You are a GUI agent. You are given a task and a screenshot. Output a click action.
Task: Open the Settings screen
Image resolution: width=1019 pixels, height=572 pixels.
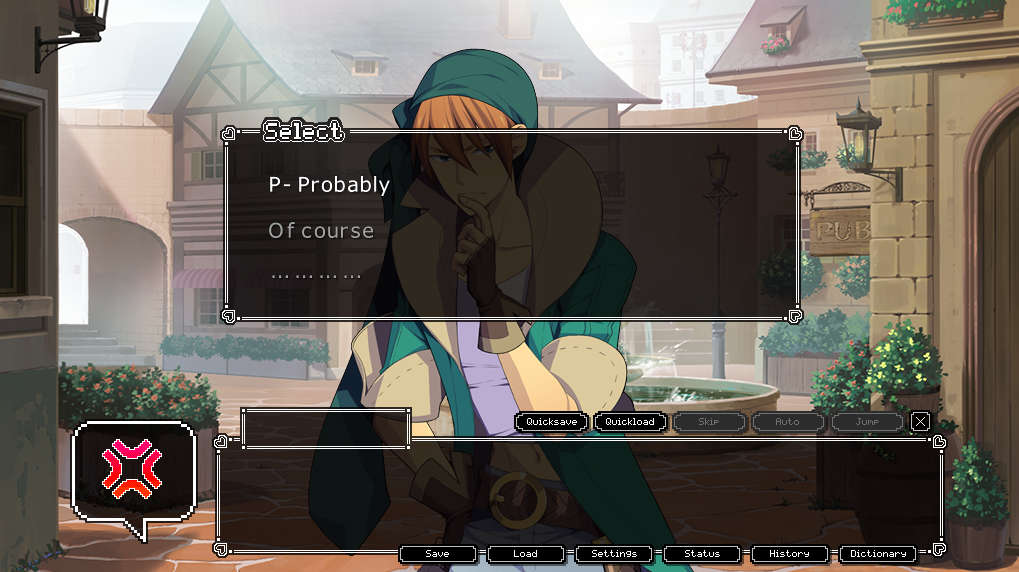614,554
